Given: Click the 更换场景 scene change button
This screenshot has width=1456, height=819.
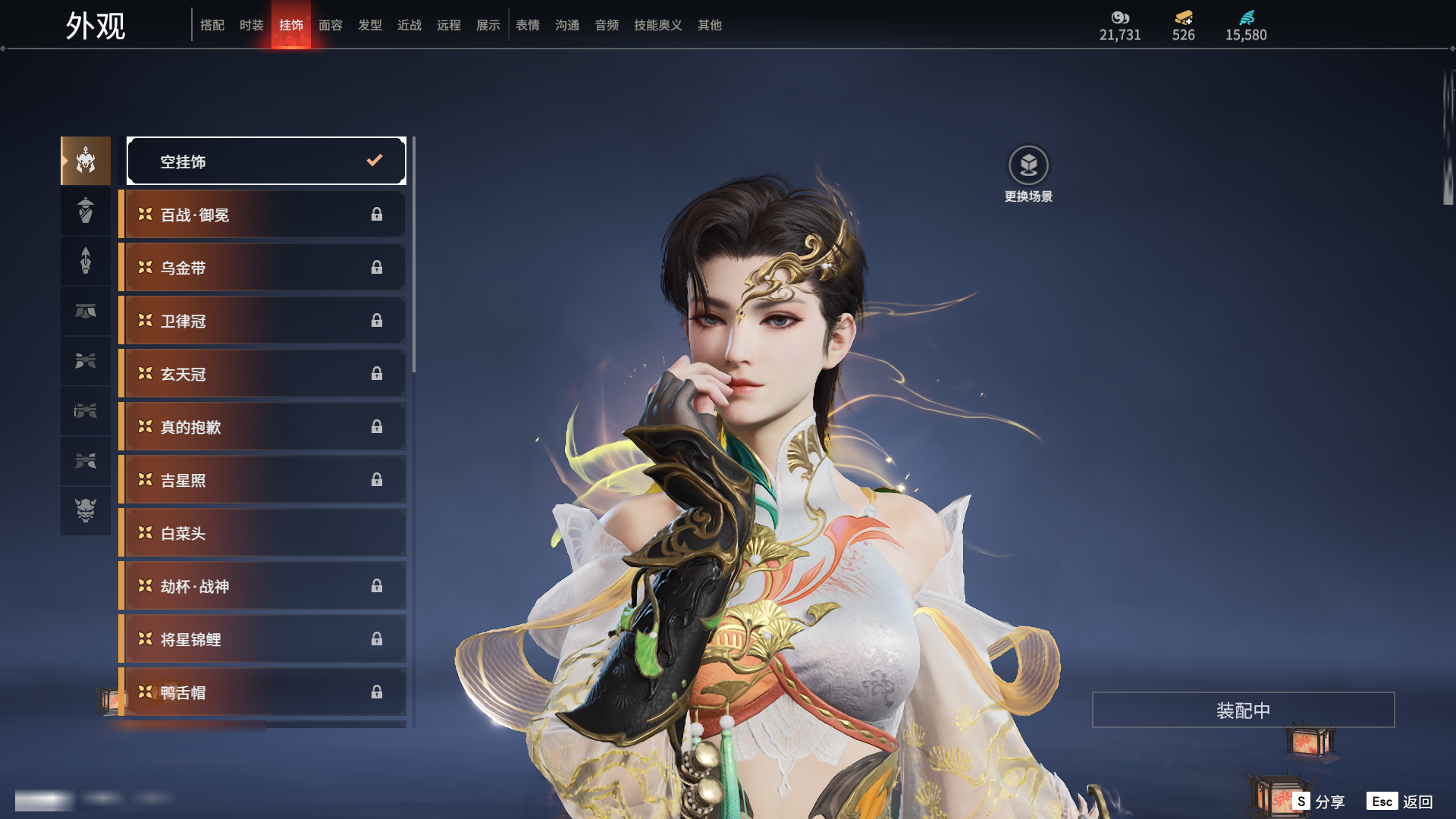Looking at the screenshot, I should (x=1028, y=174).
